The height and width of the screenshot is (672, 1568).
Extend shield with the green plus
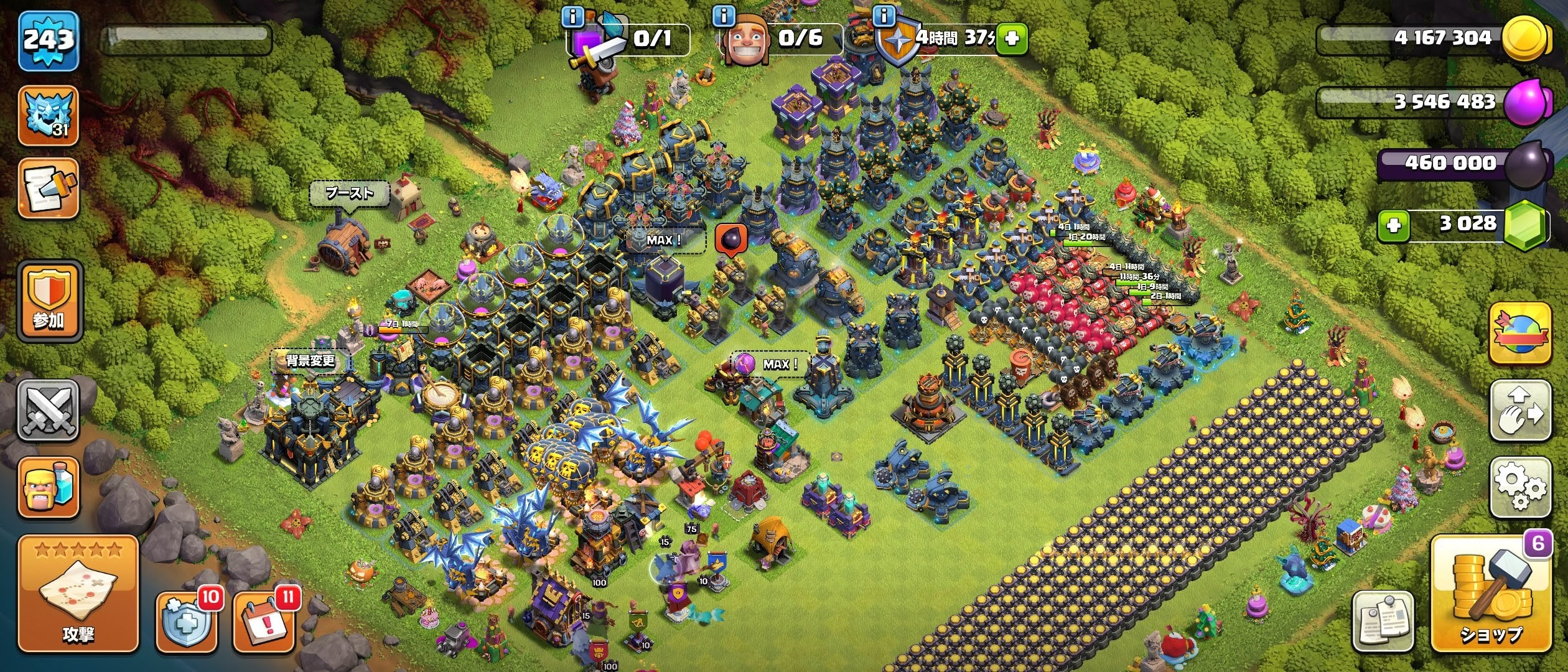click(x=1012, y=39)
